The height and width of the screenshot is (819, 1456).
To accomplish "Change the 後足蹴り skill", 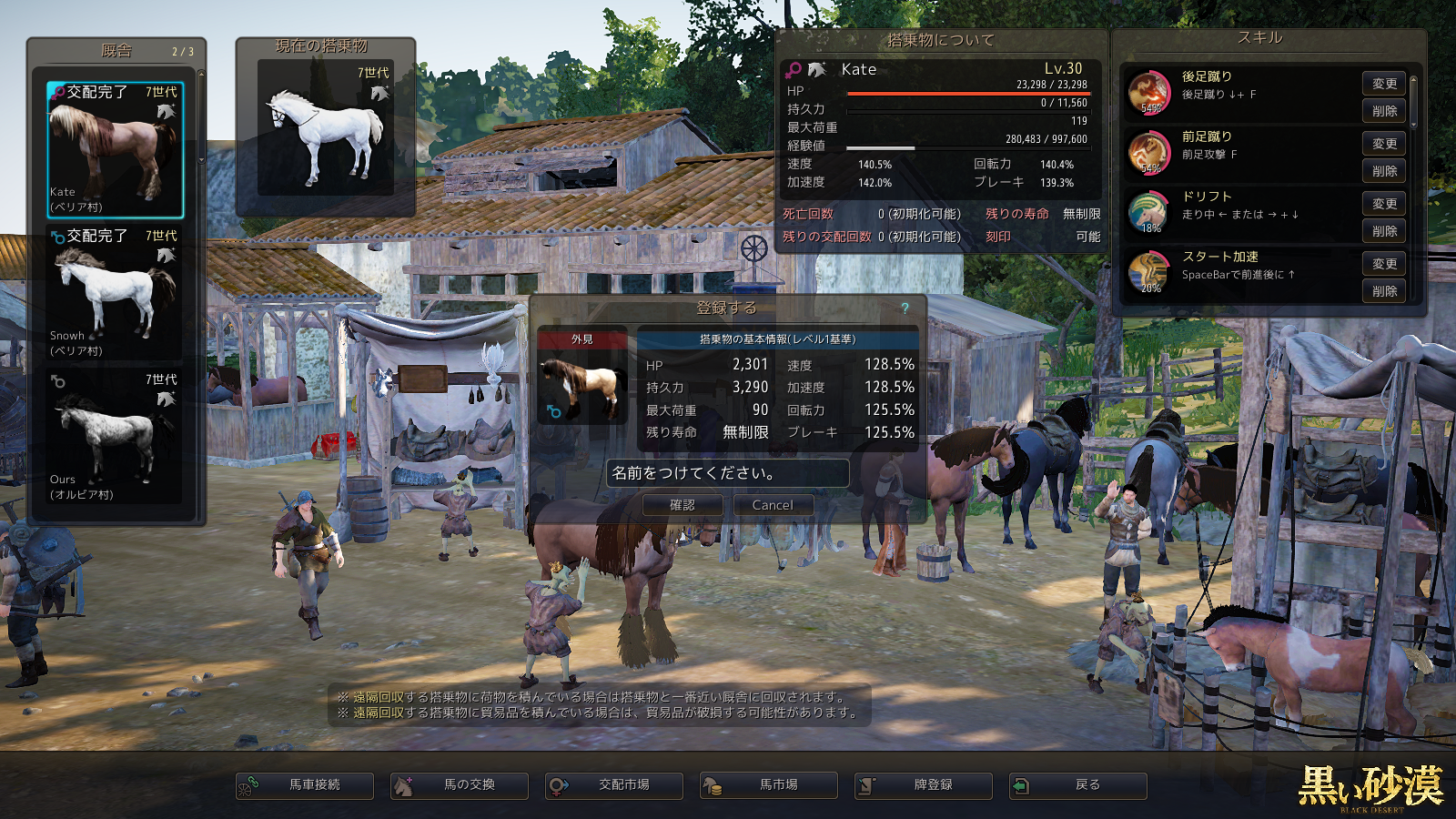I will tap(1384, 84).
